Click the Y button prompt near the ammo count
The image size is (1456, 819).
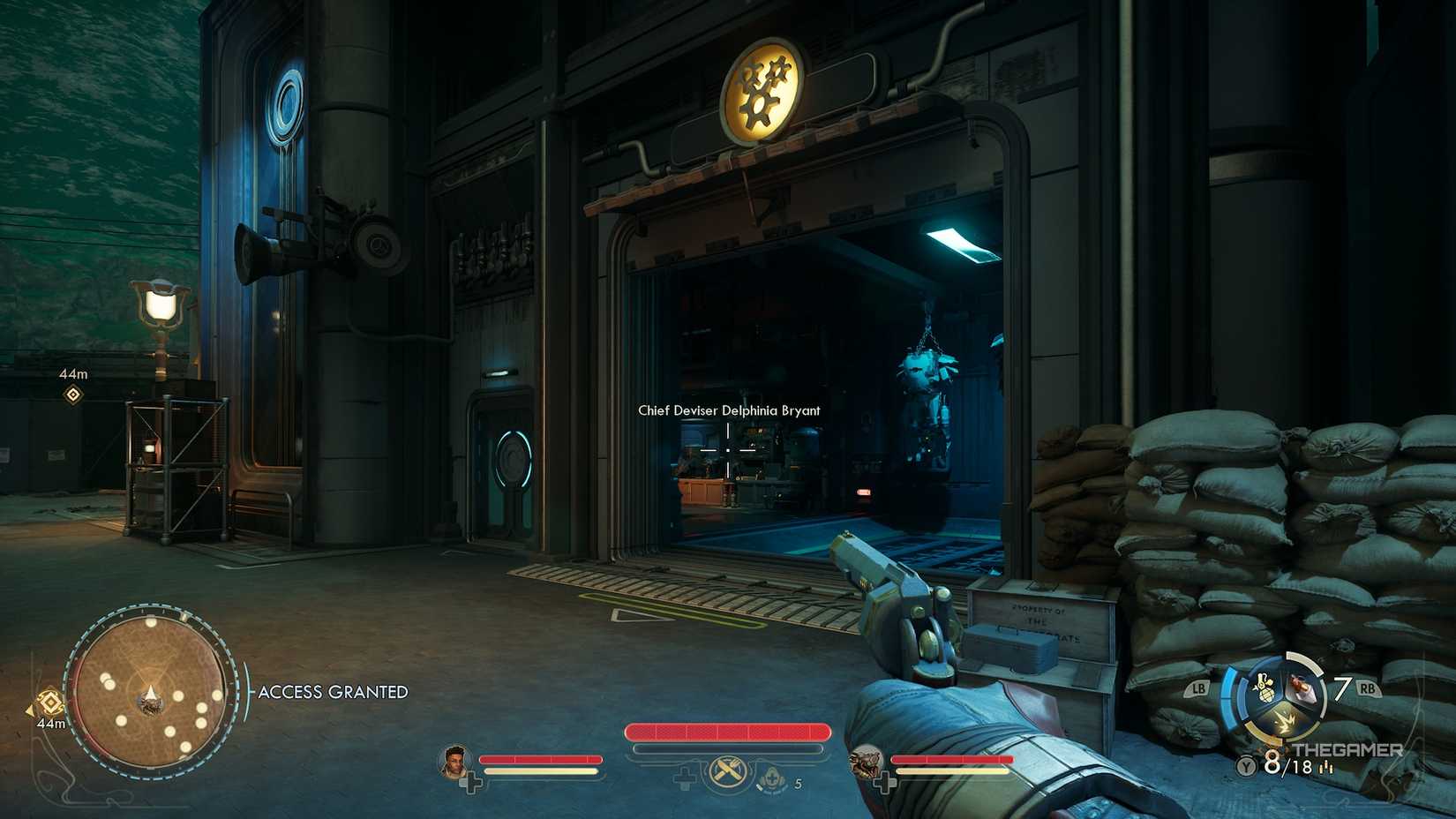pos(1245,764)
